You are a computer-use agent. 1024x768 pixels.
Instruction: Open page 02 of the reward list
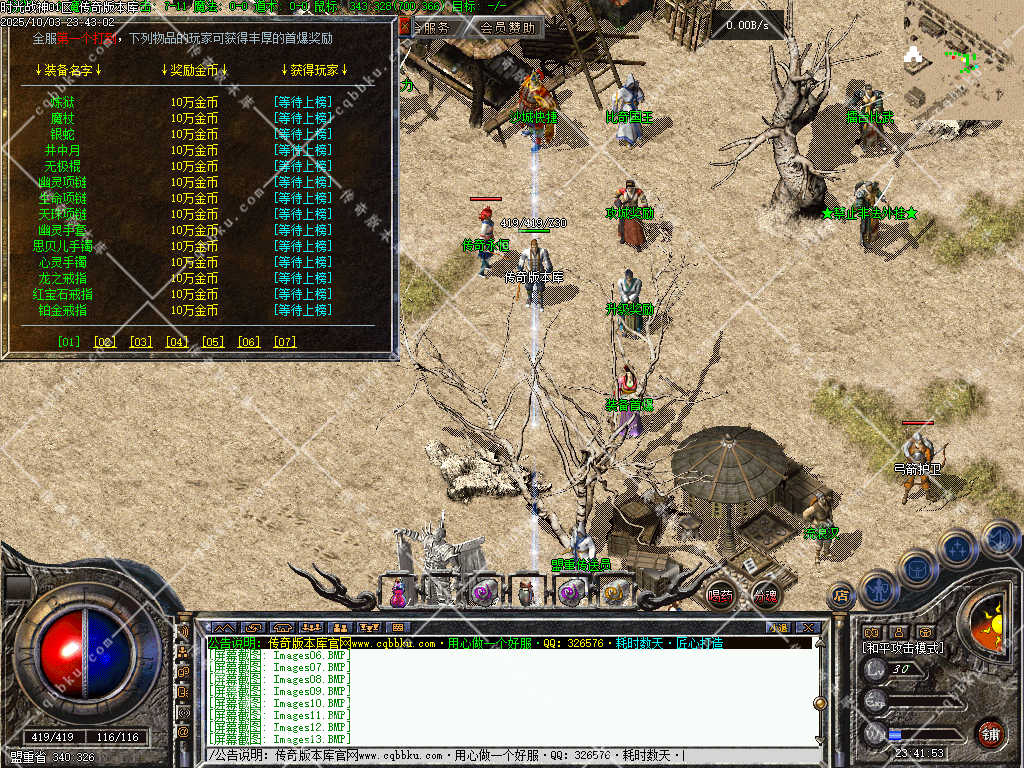105,342
